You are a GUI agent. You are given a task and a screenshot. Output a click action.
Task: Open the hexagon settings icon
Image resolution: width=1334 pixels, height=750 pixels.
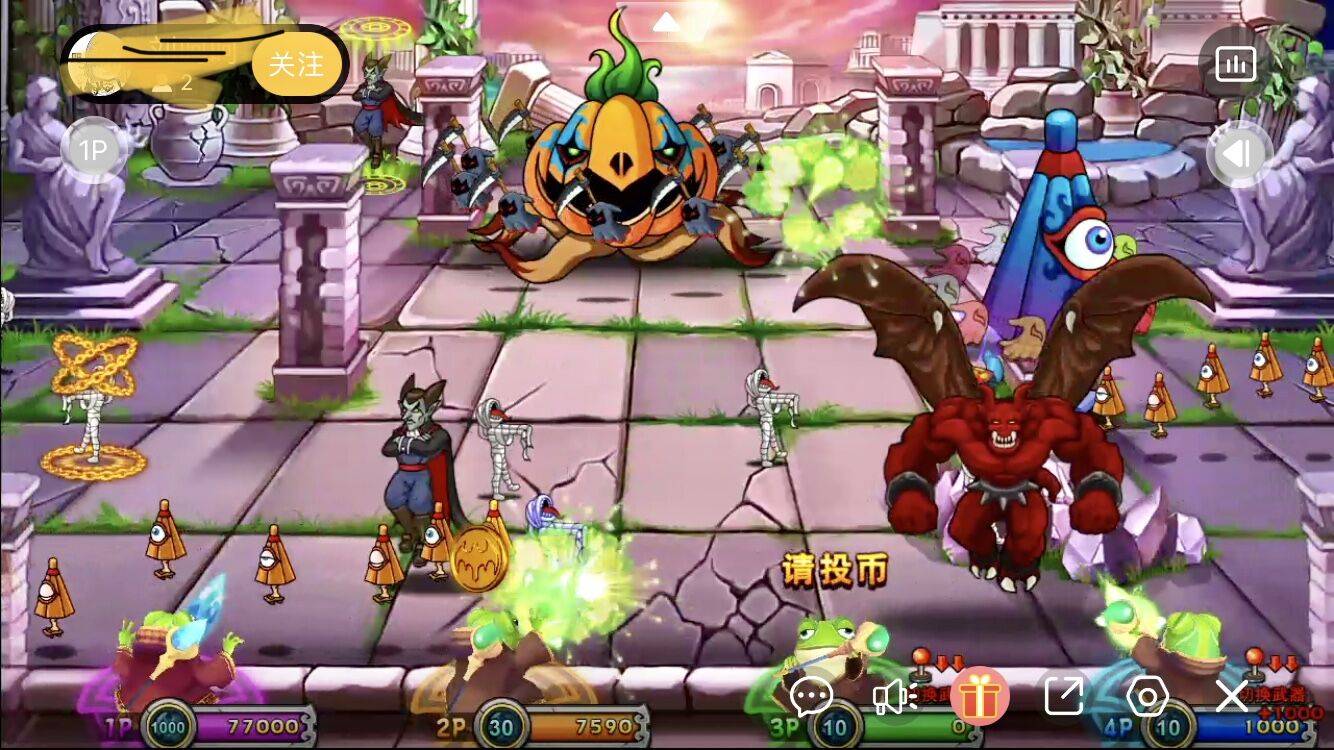click(x=1147, y=696)
